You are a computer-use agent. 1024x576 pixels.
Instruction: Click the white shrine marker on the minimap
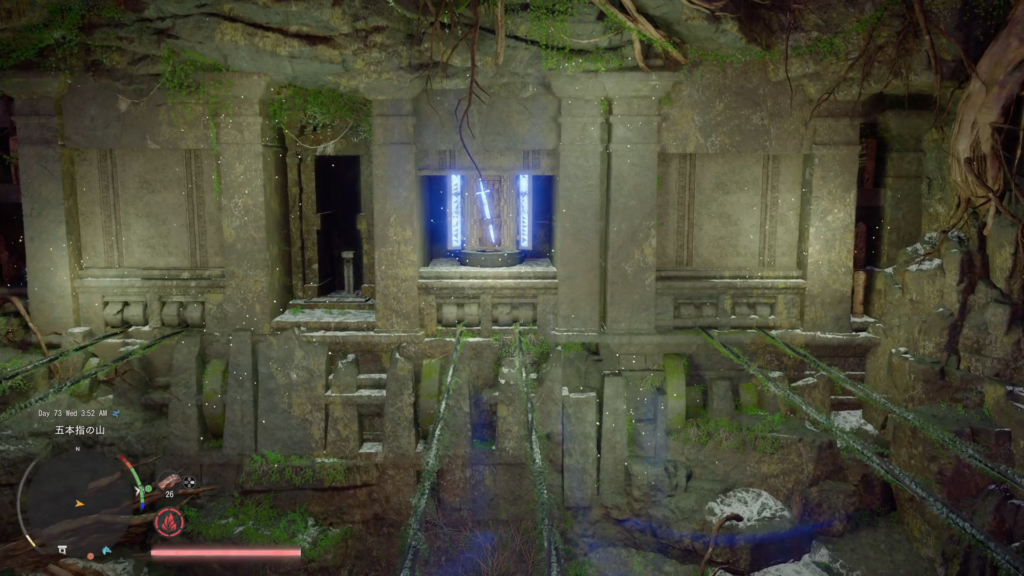[62, 549]
